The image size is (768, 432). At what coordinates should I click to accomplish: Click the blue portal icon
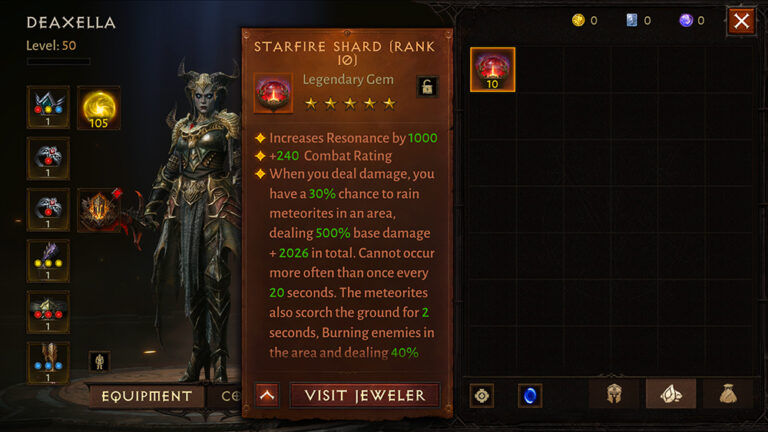point(530,396)
